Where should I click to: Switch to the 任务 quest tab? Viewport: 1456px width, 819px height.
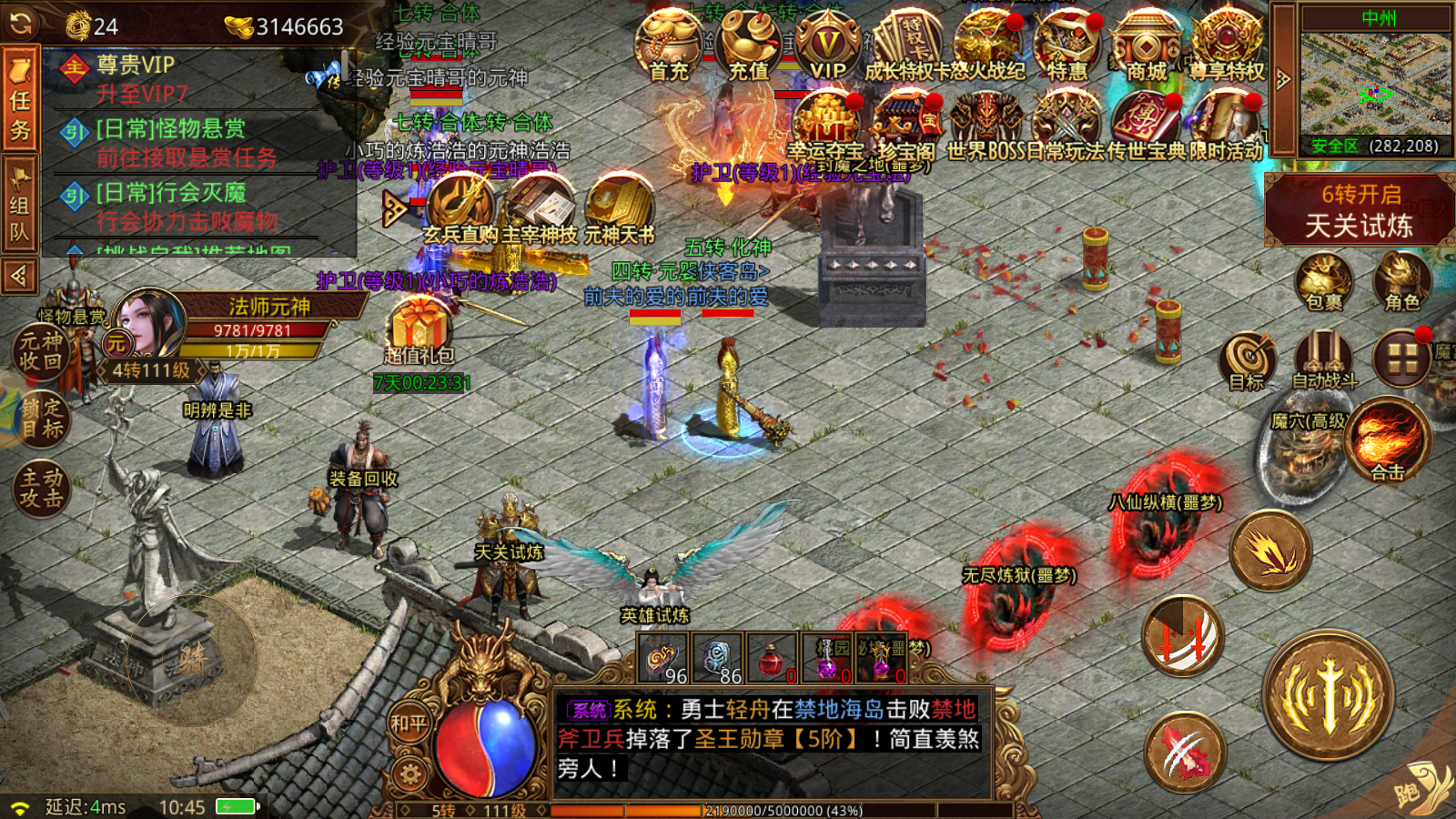[x=20, y=98]
